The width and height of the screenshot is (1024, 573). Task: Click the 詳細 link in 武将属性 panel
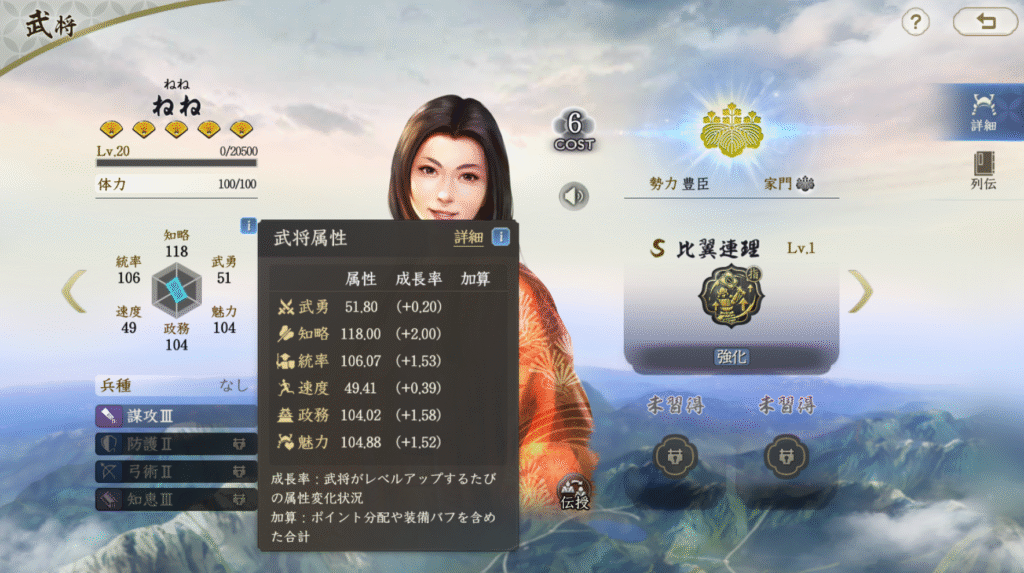[x=468, y=237]
